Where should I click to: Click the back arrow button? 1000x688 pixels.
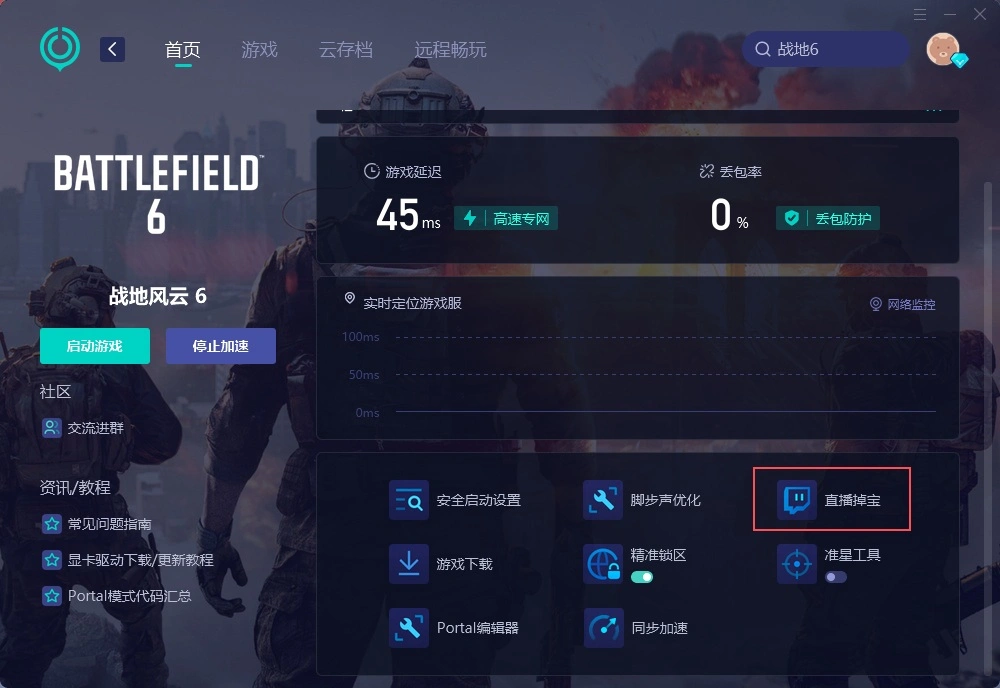[x=112, y=49]
